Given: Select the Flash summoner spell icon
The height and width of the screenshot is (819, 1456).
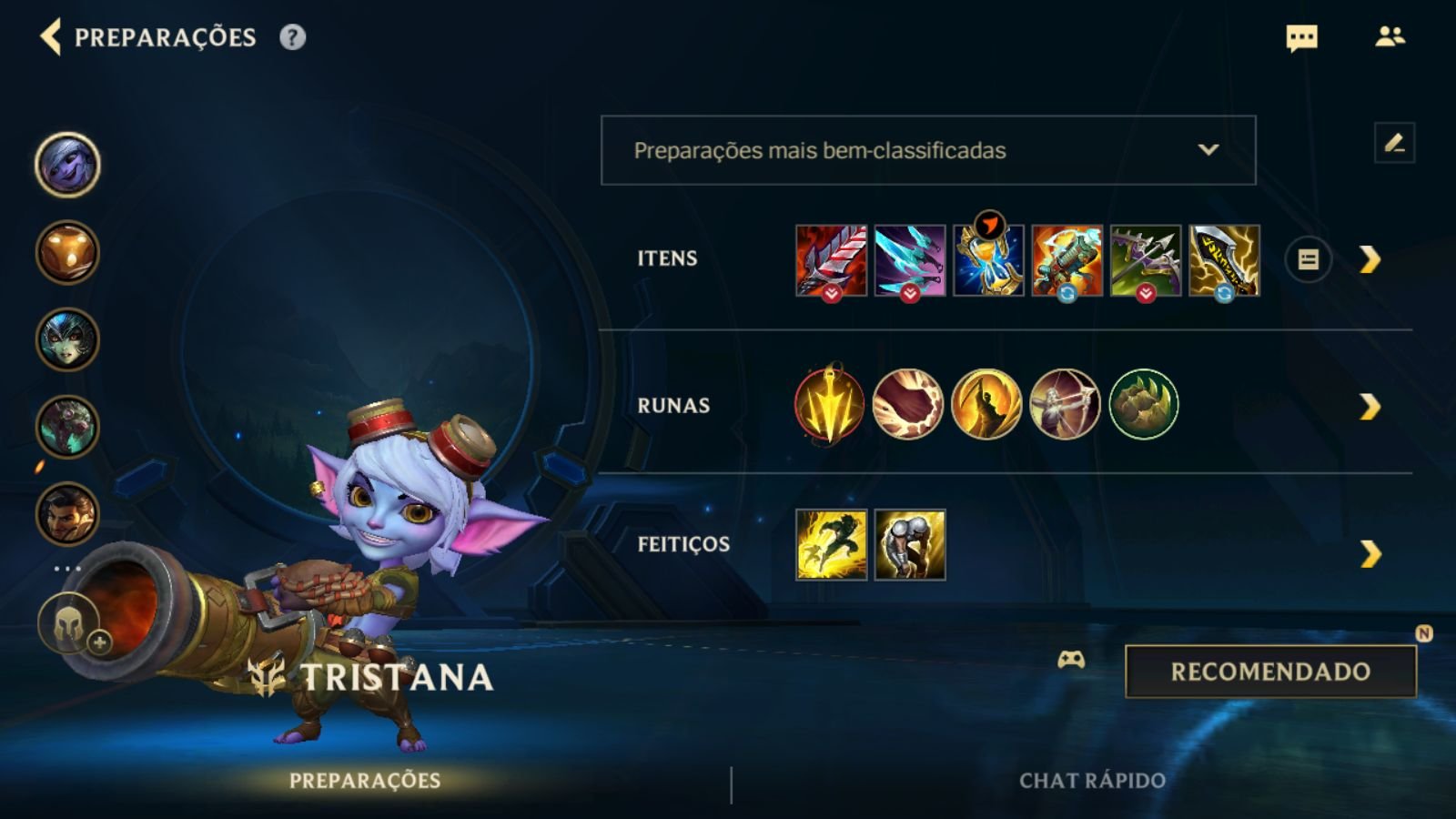Looking at the screenshot, I should point(831,544).
